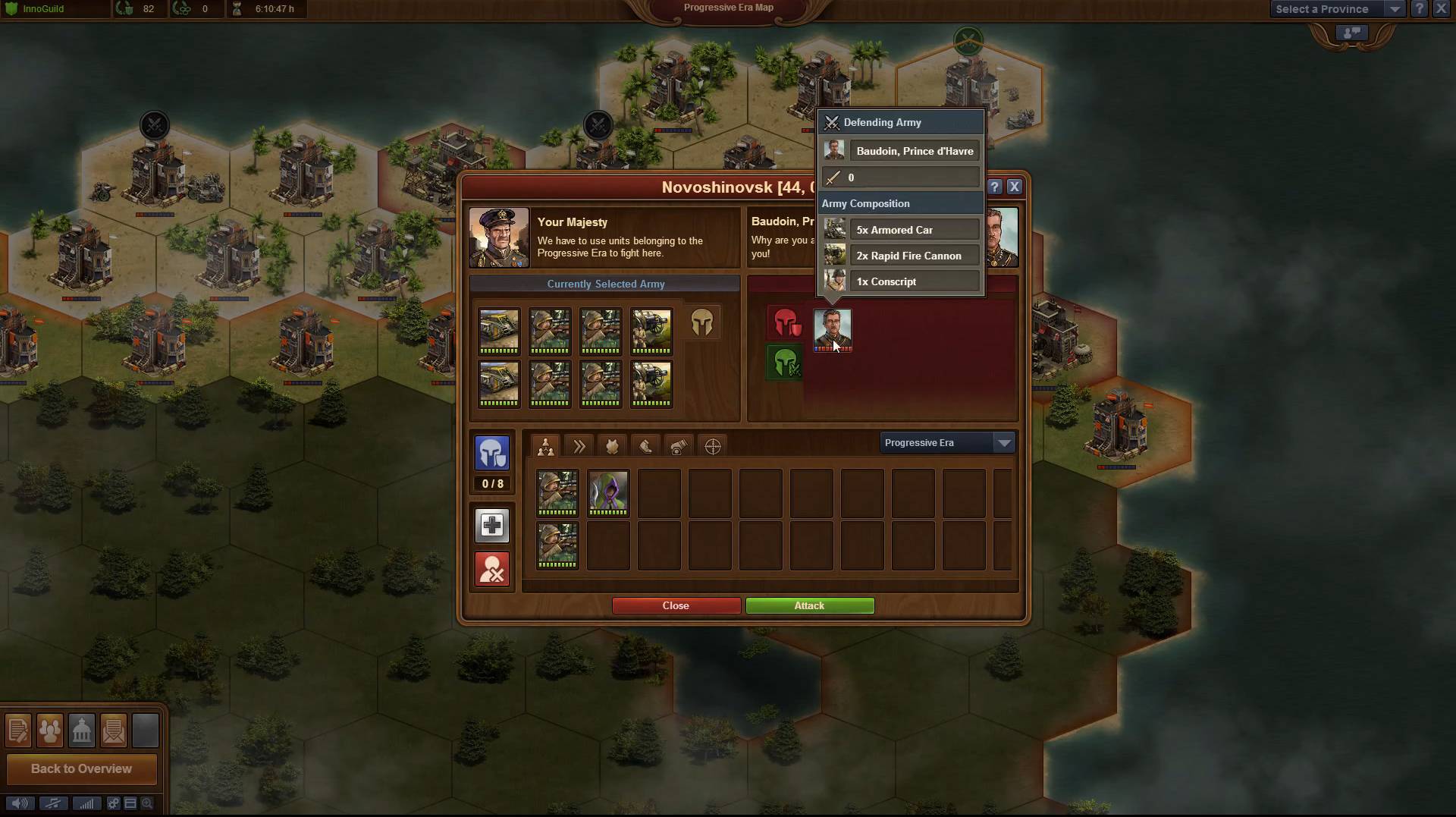The image size is (1456, 817).
Task: Click the red Close button
Action: click(676, 605)
